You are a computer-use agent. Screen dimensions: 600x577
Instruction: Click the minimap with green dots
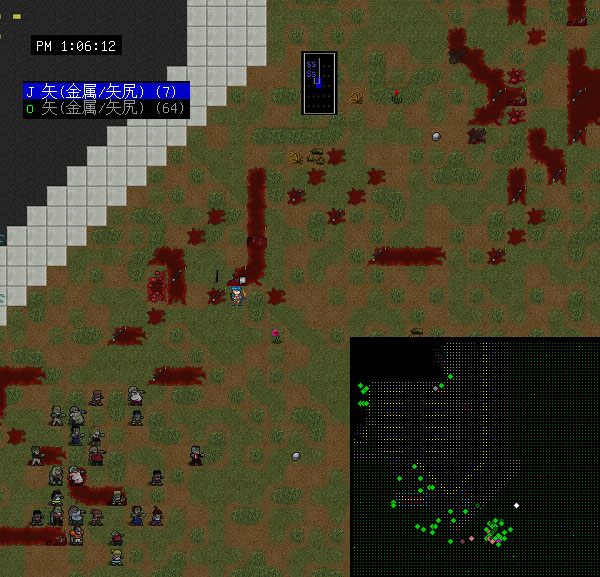pyautogui.click(x=475, y=457)
